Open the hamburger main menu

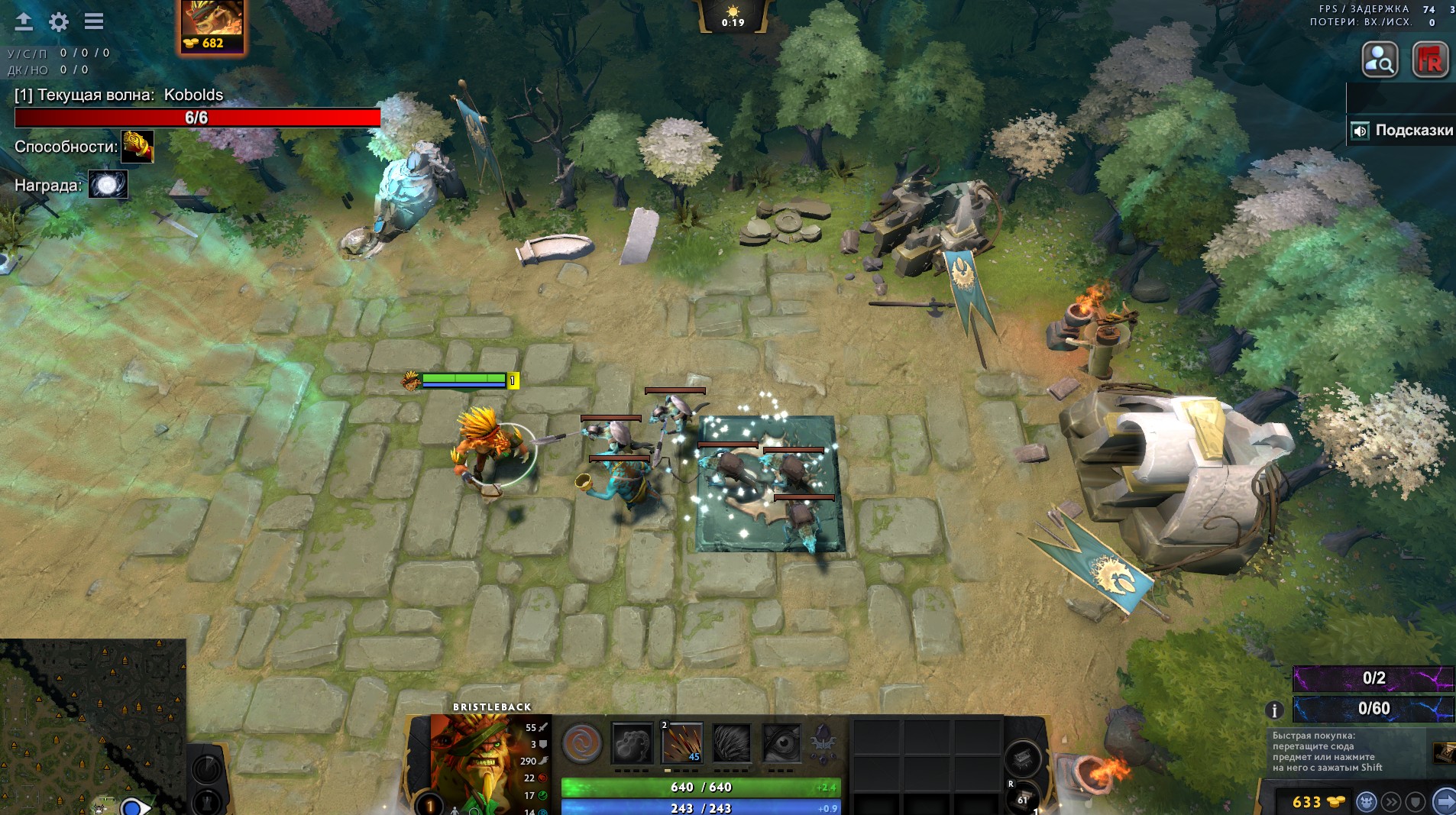click(x=94, y=21)
